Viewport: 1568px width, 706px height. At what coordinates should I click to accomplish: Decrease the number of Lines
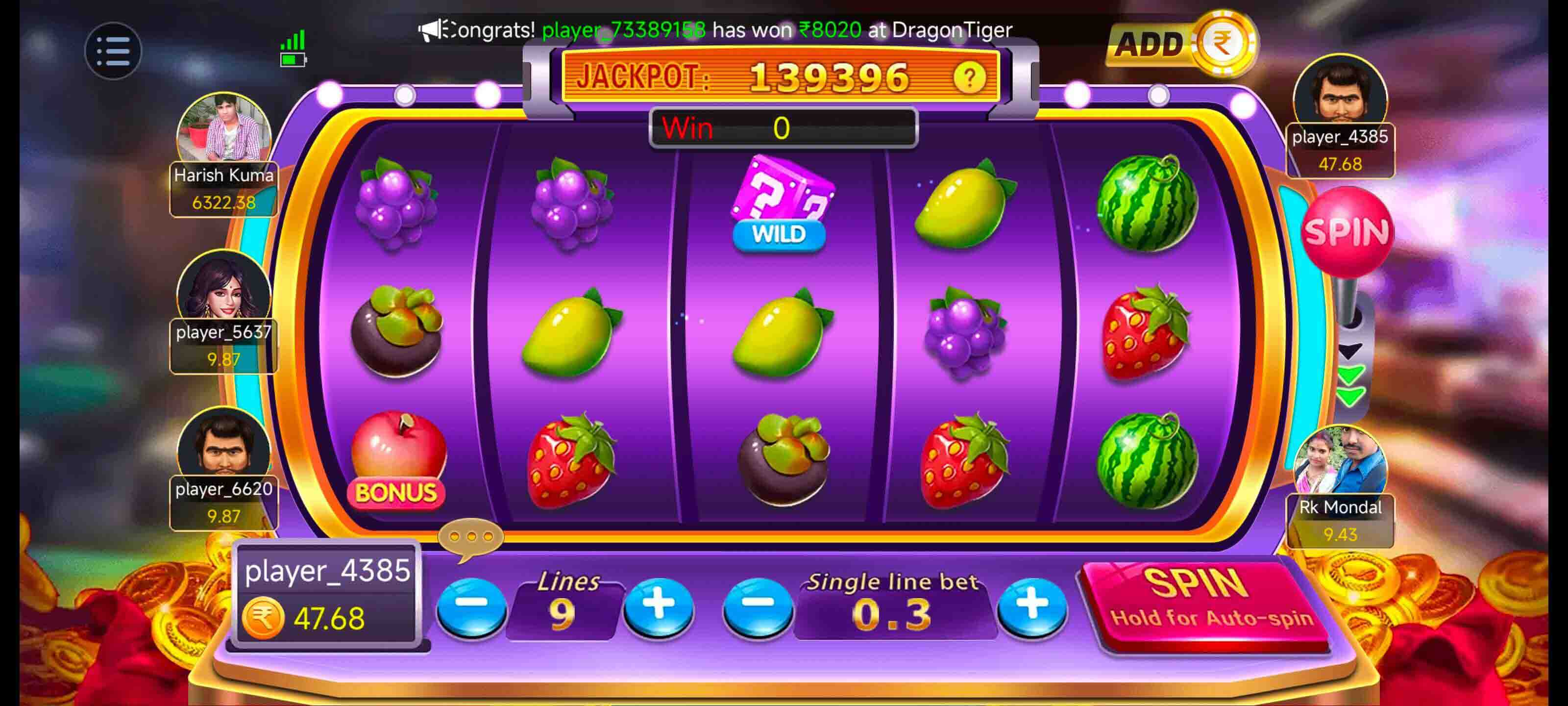(x=471, y=606)
